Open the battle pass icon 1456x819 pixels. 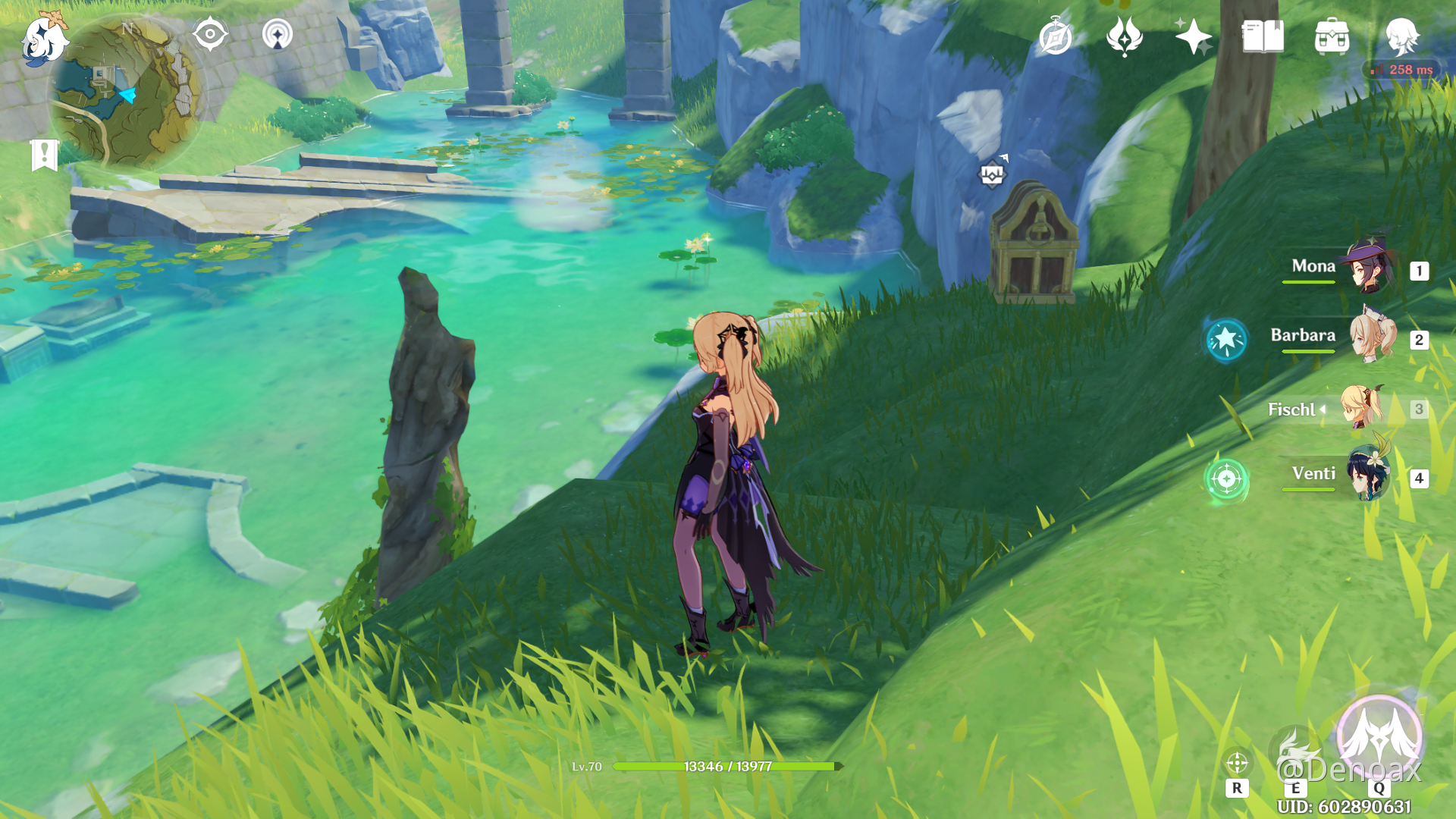click(x=1124, y=36)
